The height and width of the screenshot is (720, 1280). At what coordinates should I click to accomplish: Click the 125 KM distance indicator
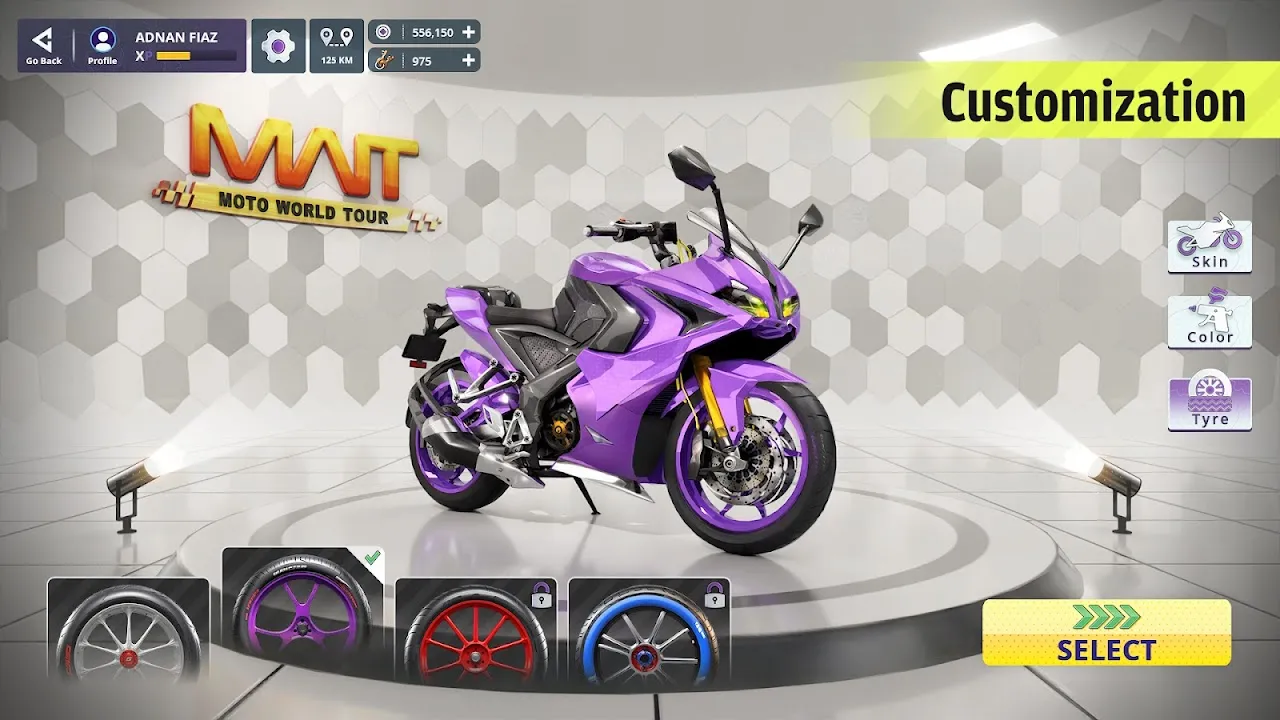(337, 45)
